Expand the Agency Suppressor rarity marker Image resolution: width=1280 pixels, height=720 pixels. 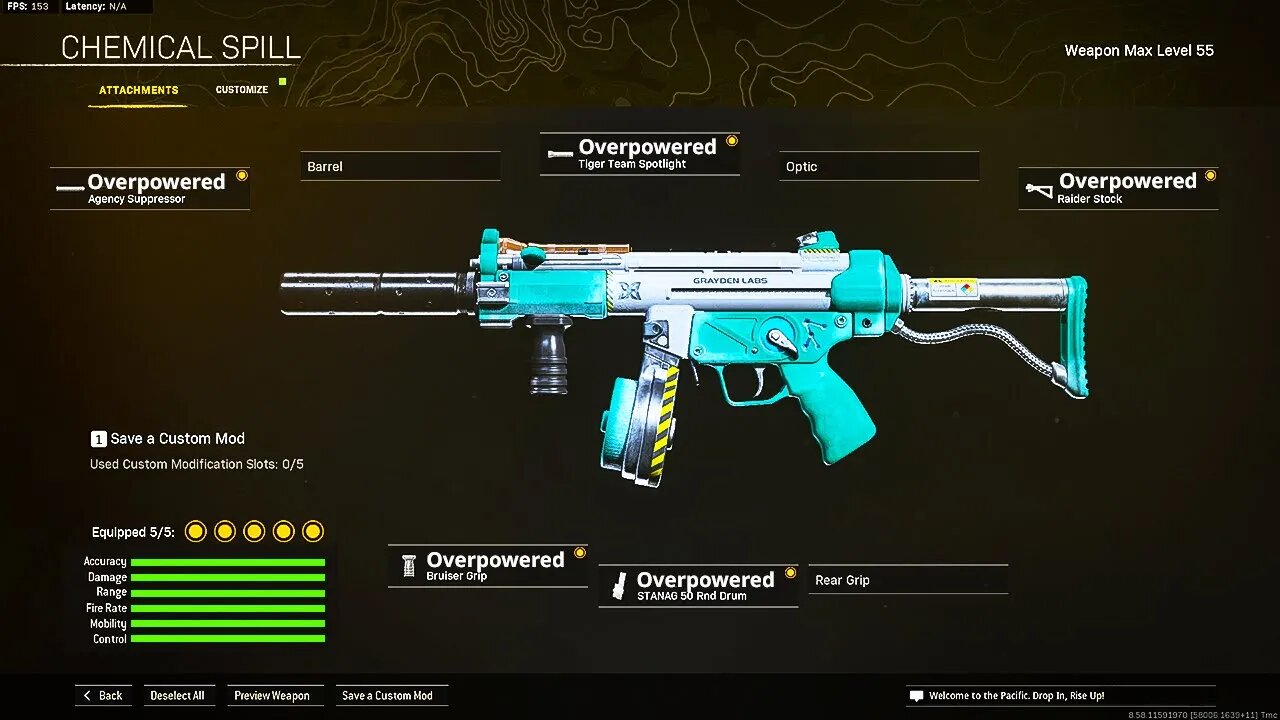point(243,174)
